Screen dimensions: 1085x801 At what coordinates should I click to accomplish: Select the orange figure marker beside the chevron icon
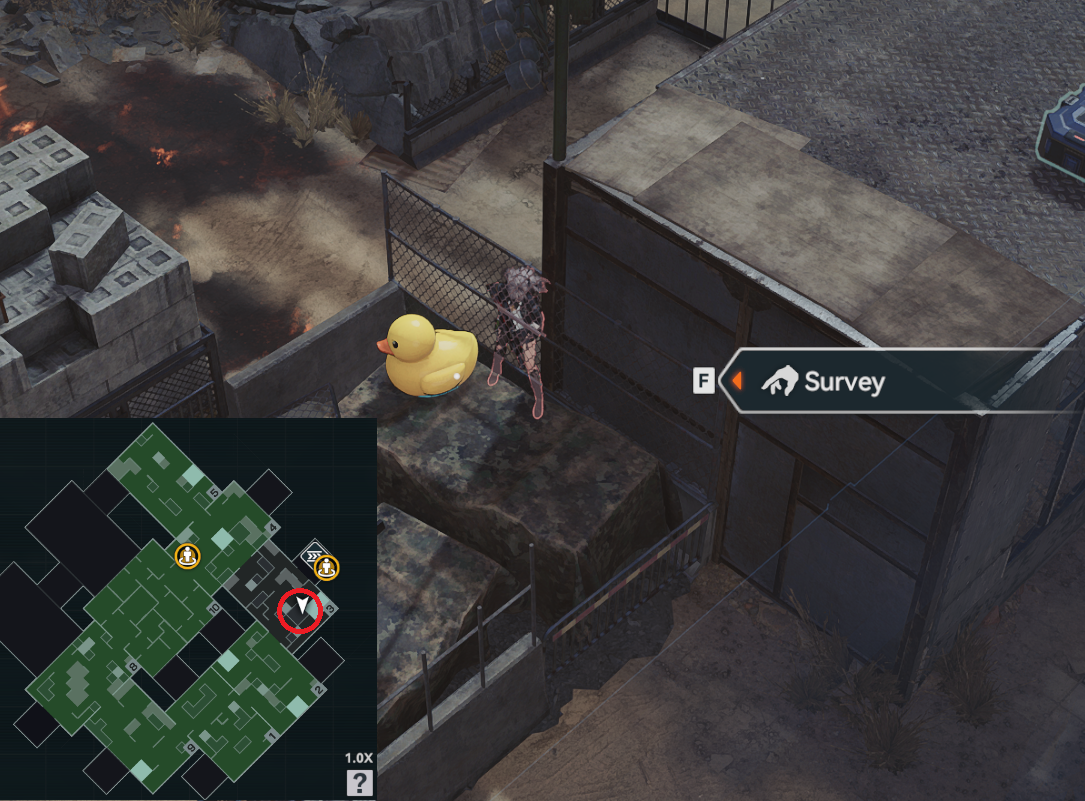click(327, 568)
